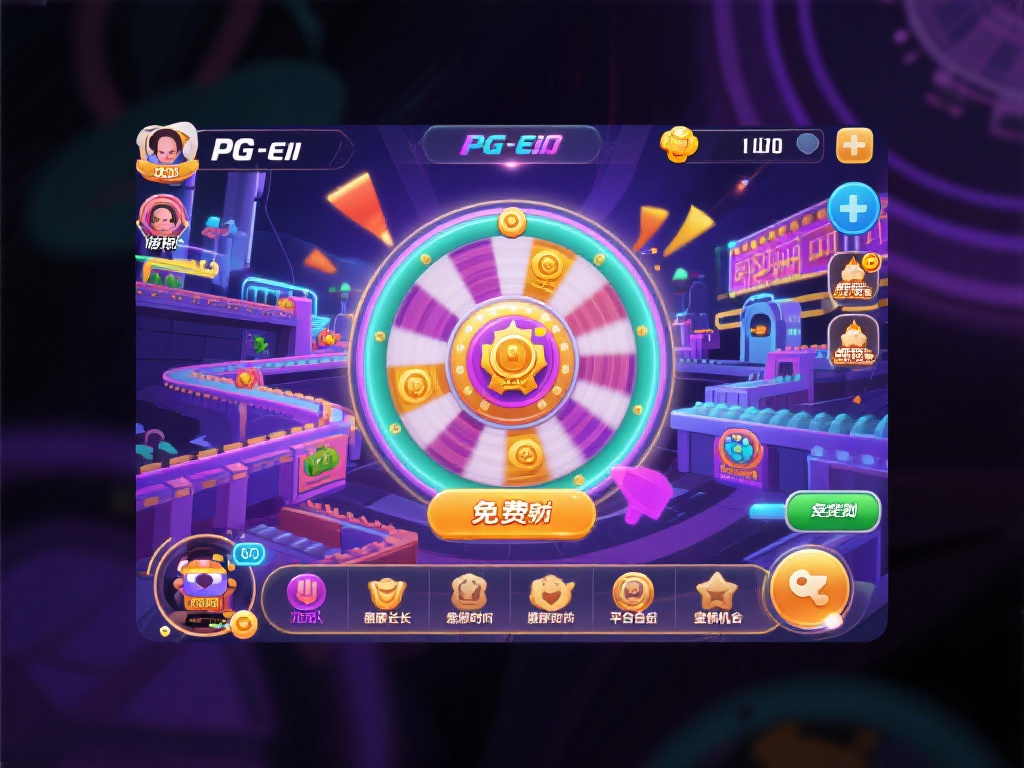Open the gold ingot menu item
This screenshot has height=768, width=1024.
click(387, 598)
